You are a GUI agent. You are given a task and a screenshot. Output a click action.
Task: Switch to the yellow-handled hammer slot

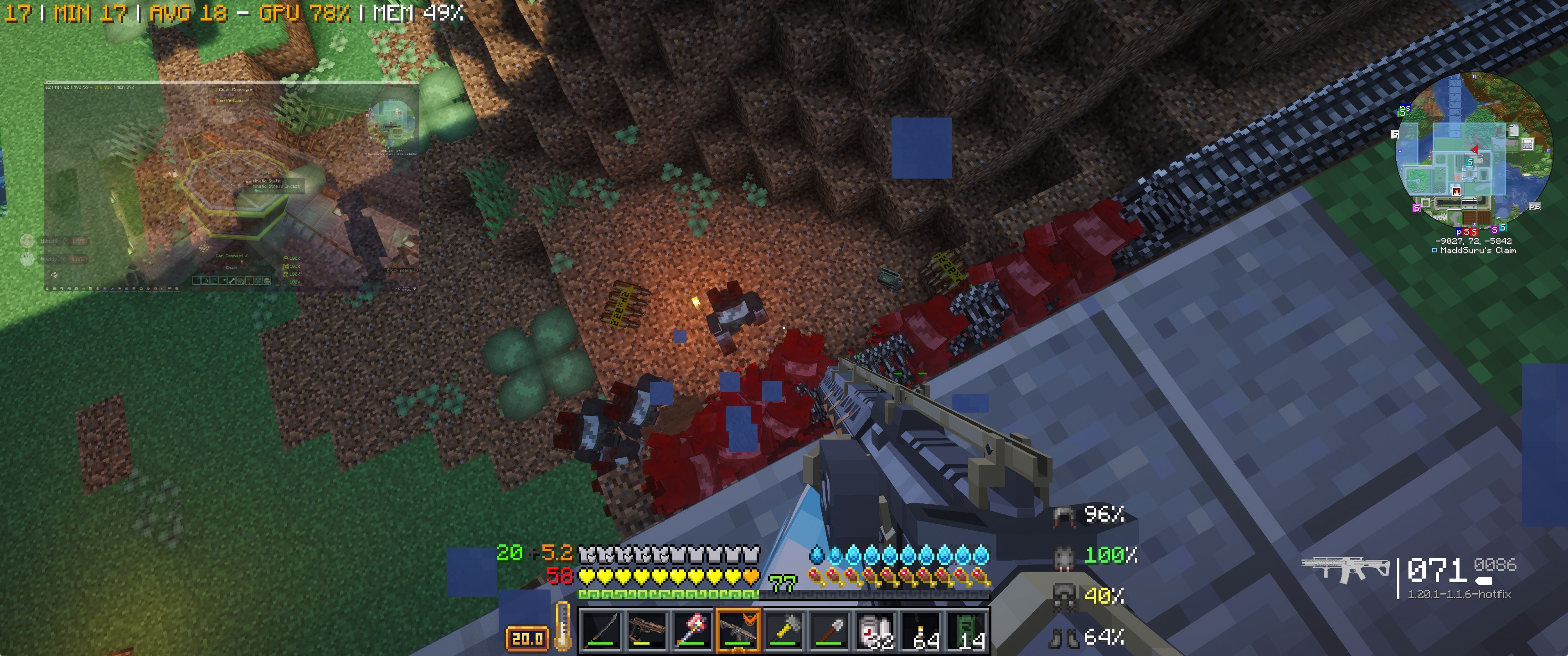784,630
